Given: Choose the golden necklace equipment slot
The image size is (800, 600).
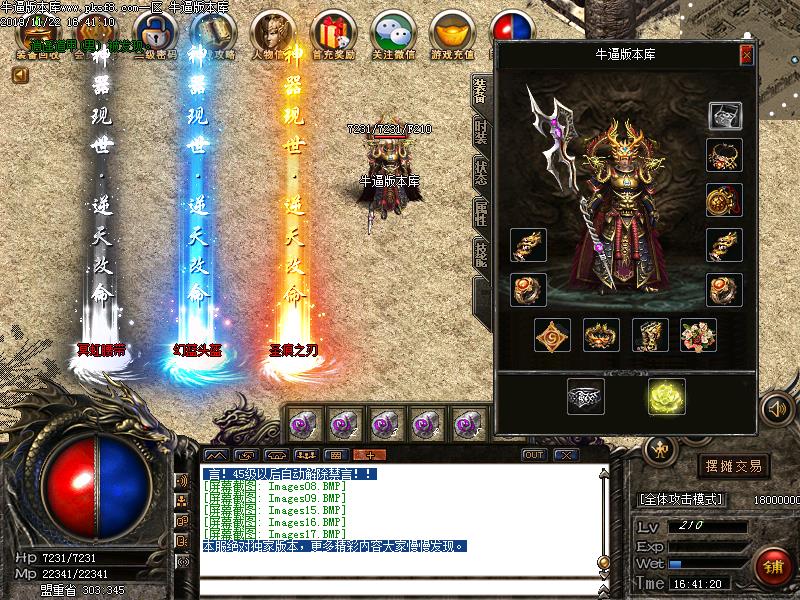Looking at the screenshot, I should pos(723,155).
